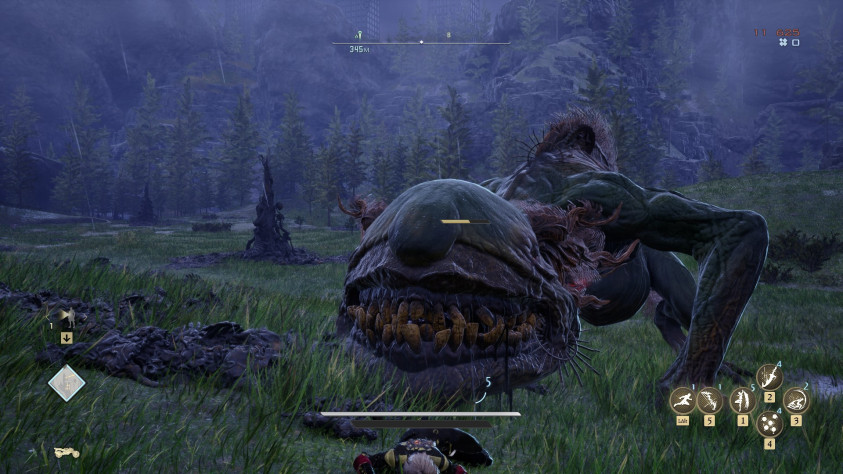This screenshot has width=843, height=474.
Task: Click the compass bar at top
Action: (x=421, y=42)
